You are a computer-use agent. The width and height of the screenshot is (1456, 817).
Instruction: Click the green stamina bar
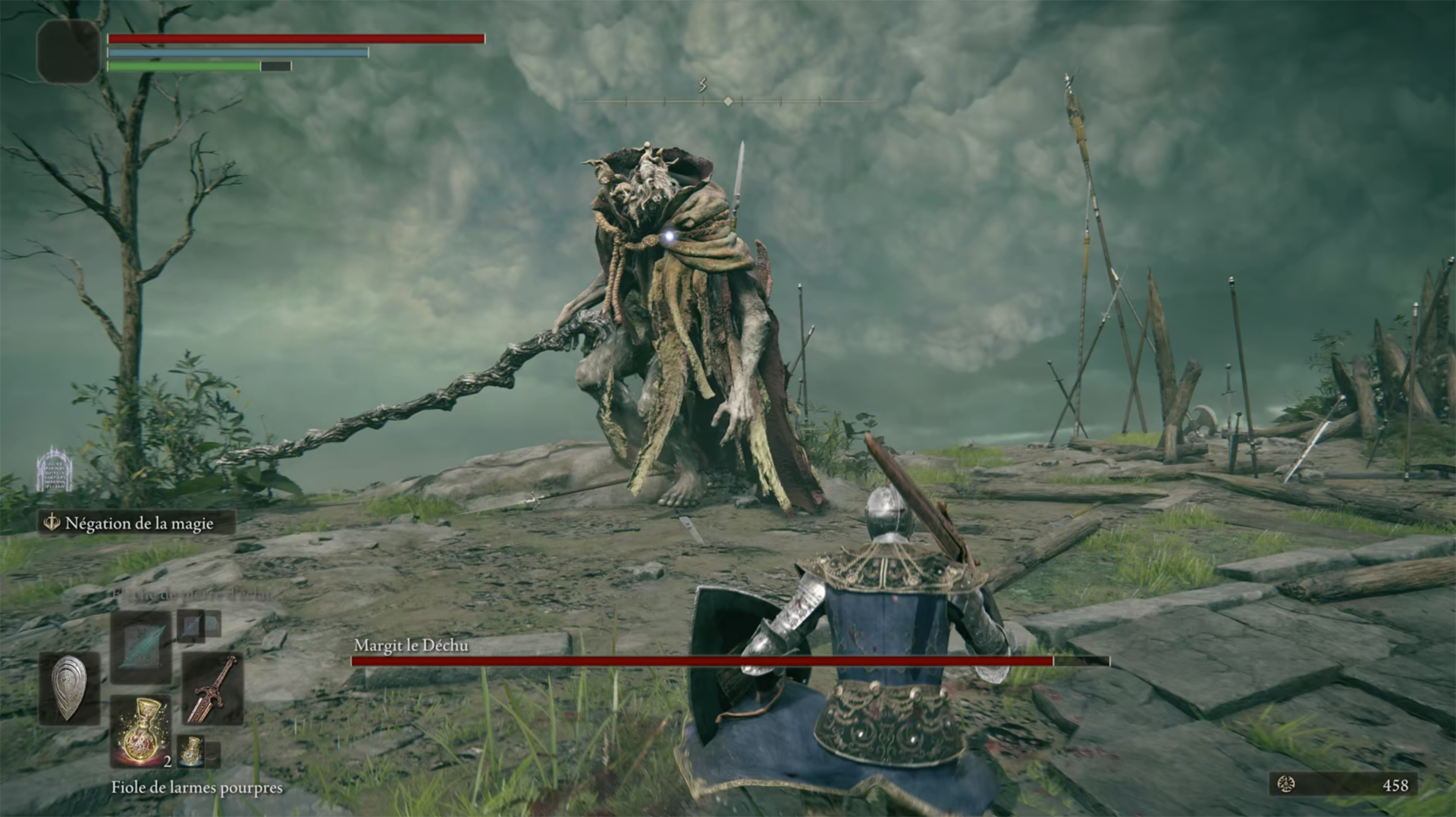pos(182,66)
